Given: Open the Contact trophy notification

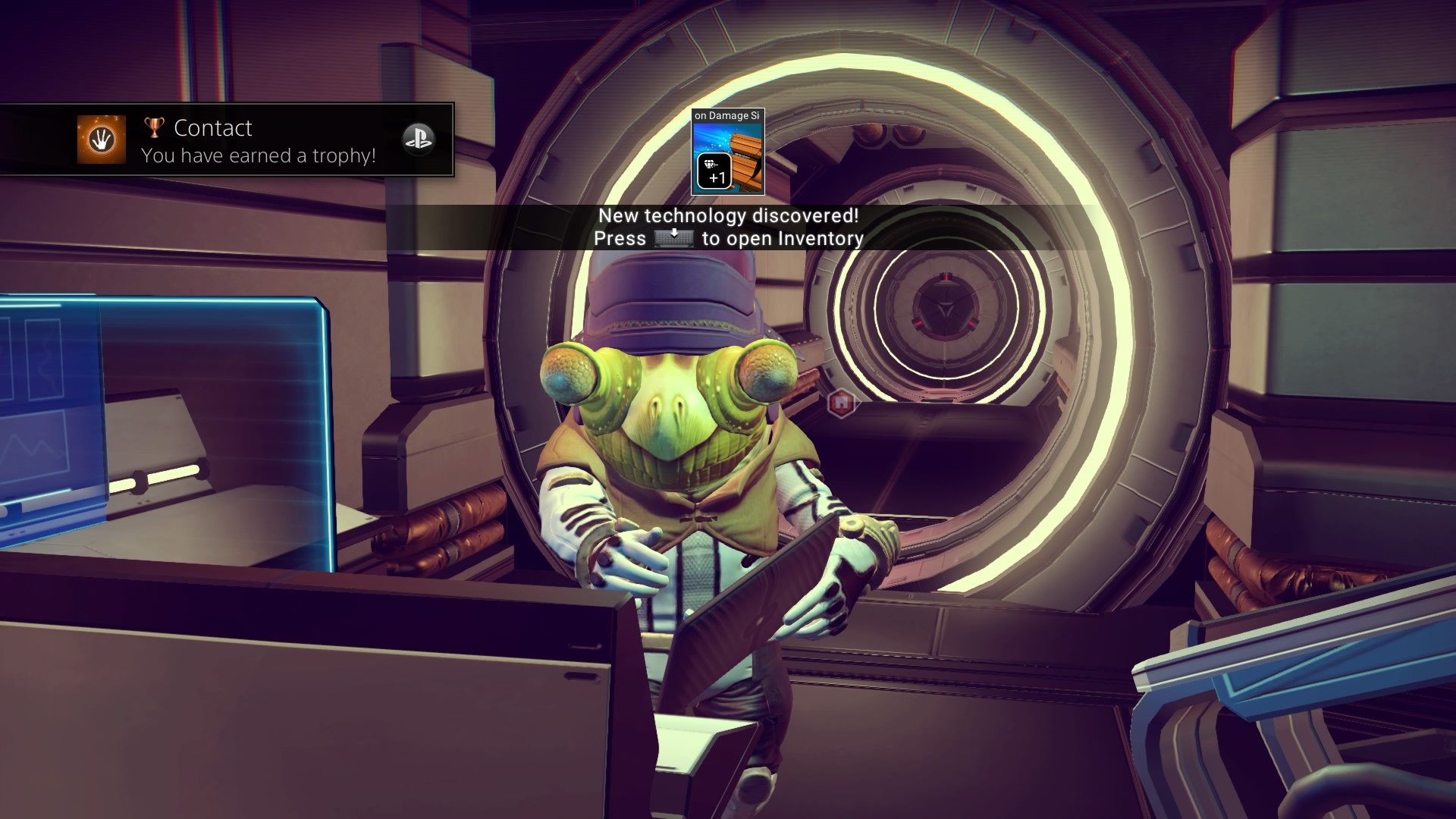Looking at the screenshot, I should 258,140.
